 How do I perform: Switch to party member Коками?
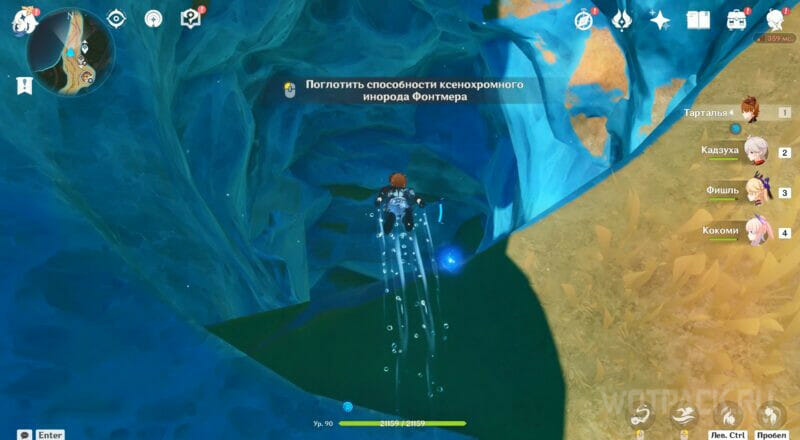756,231
